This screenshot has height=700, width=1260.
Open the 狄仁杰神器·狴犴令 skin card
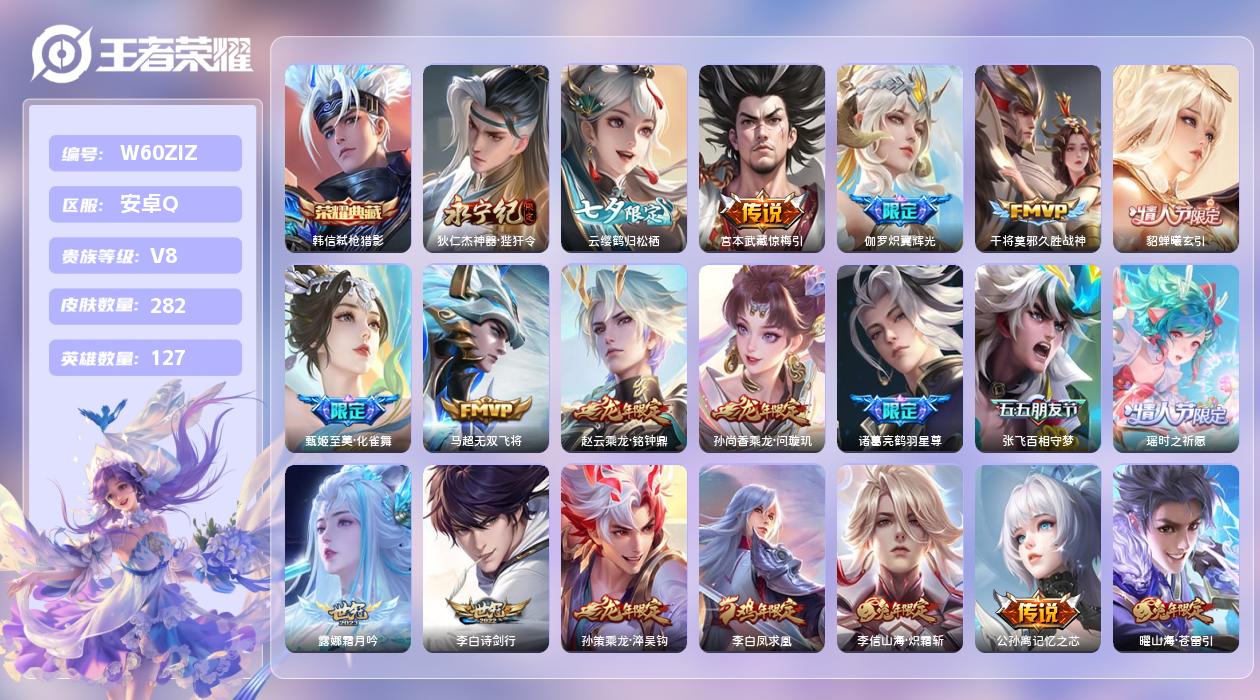pyautogui.click(x=486, y=158)
